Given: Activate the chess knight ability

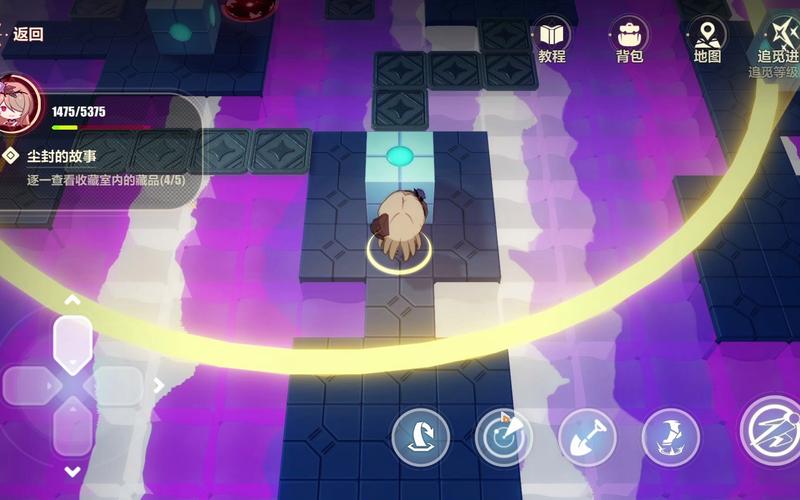Looking at the screenshot, I should (420, 437).
